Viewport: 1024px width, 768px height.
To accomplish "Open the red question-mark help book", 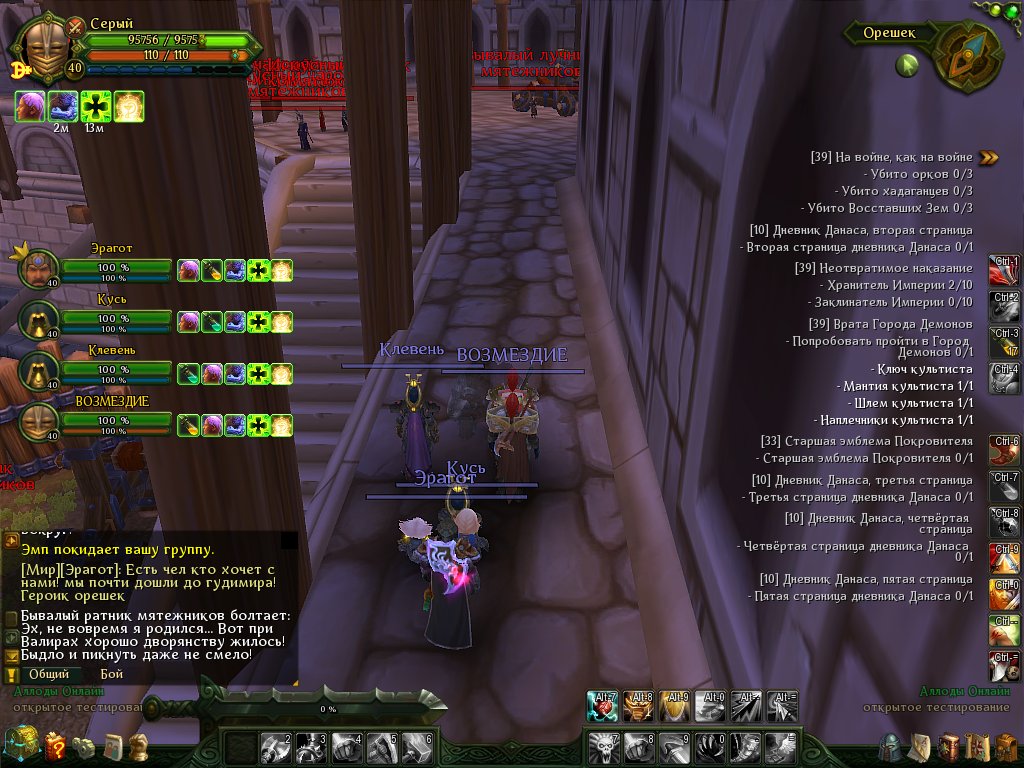I will (x=55, y=745).
